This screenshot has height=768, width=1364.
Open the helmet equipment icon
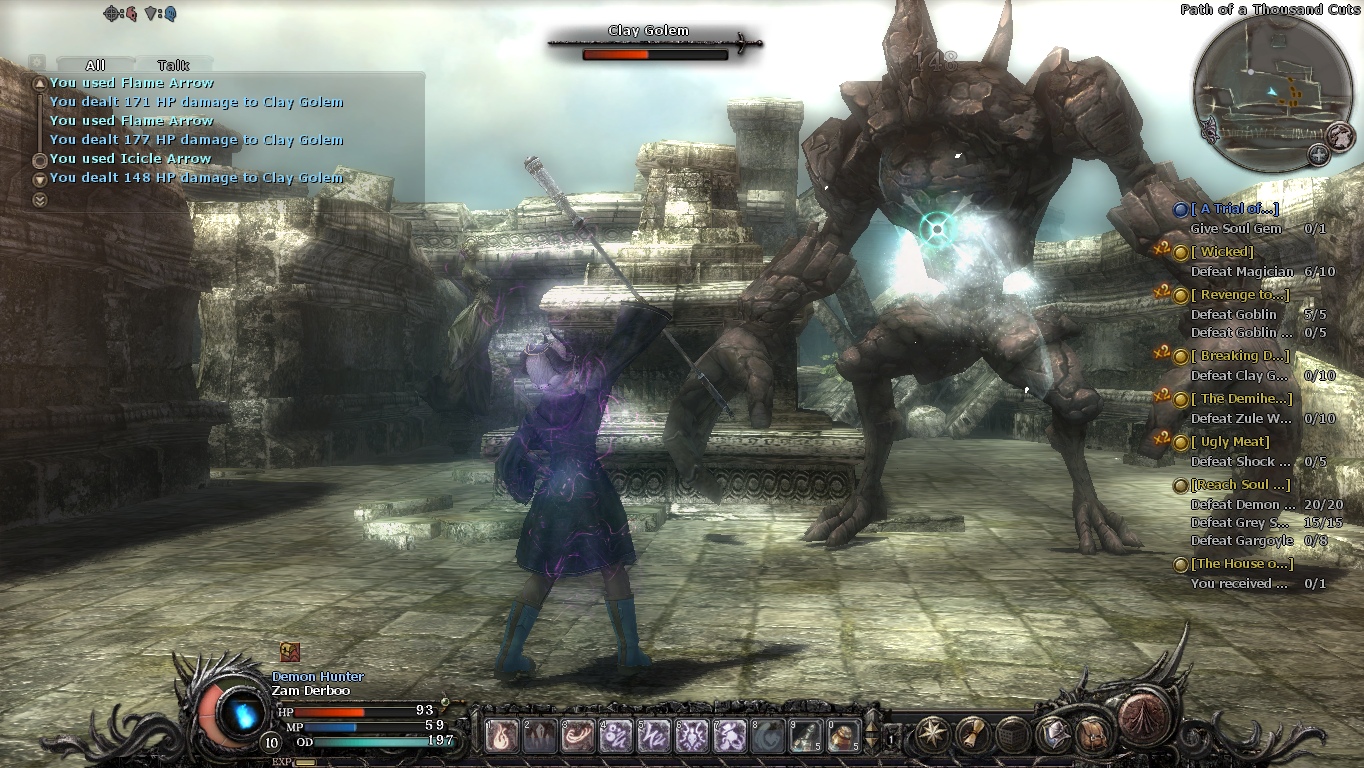[1053, 734]
